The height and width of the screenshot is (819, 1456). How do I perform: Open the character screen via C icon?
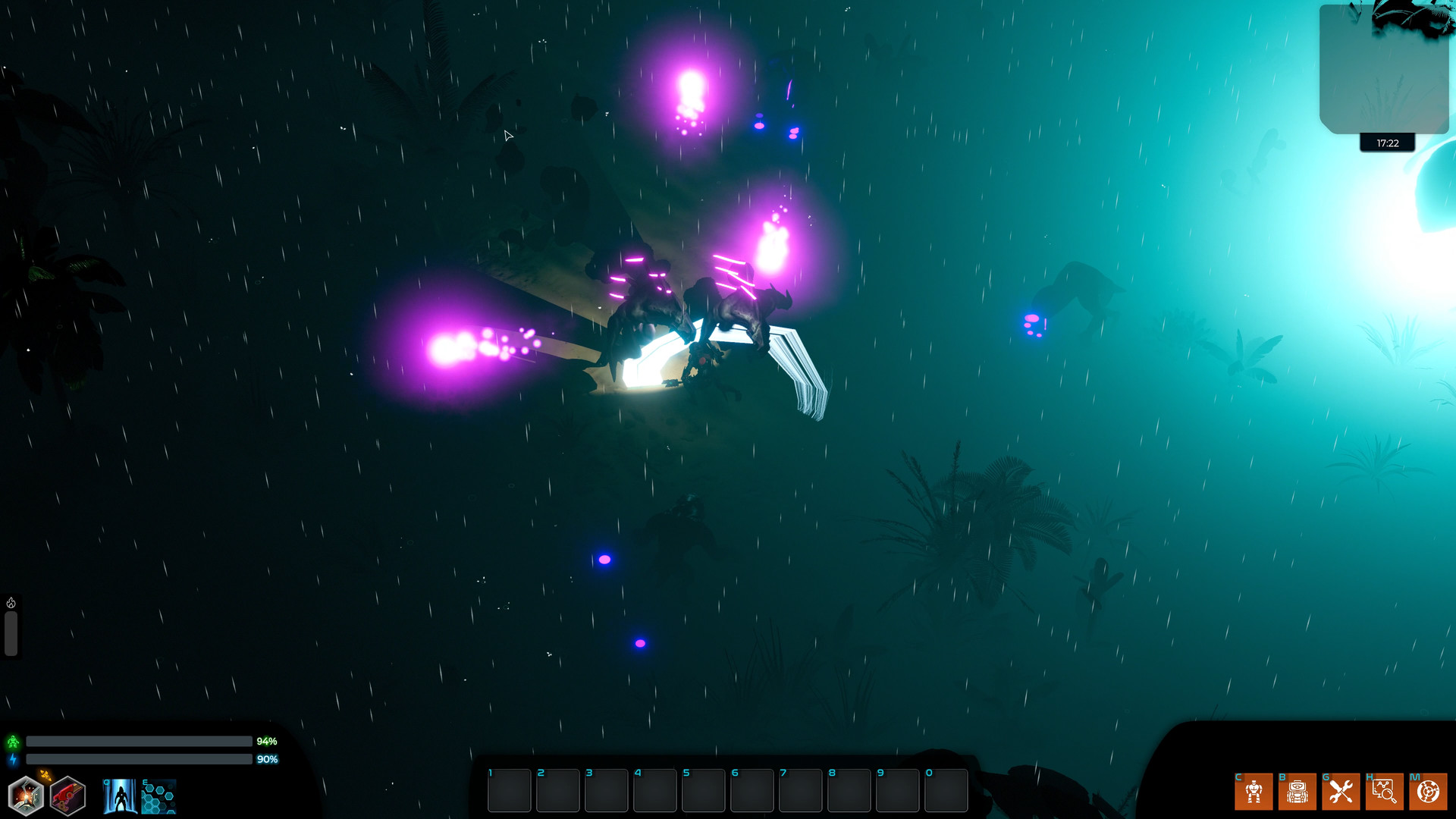pyautogui.click(x=1254, y=792)
